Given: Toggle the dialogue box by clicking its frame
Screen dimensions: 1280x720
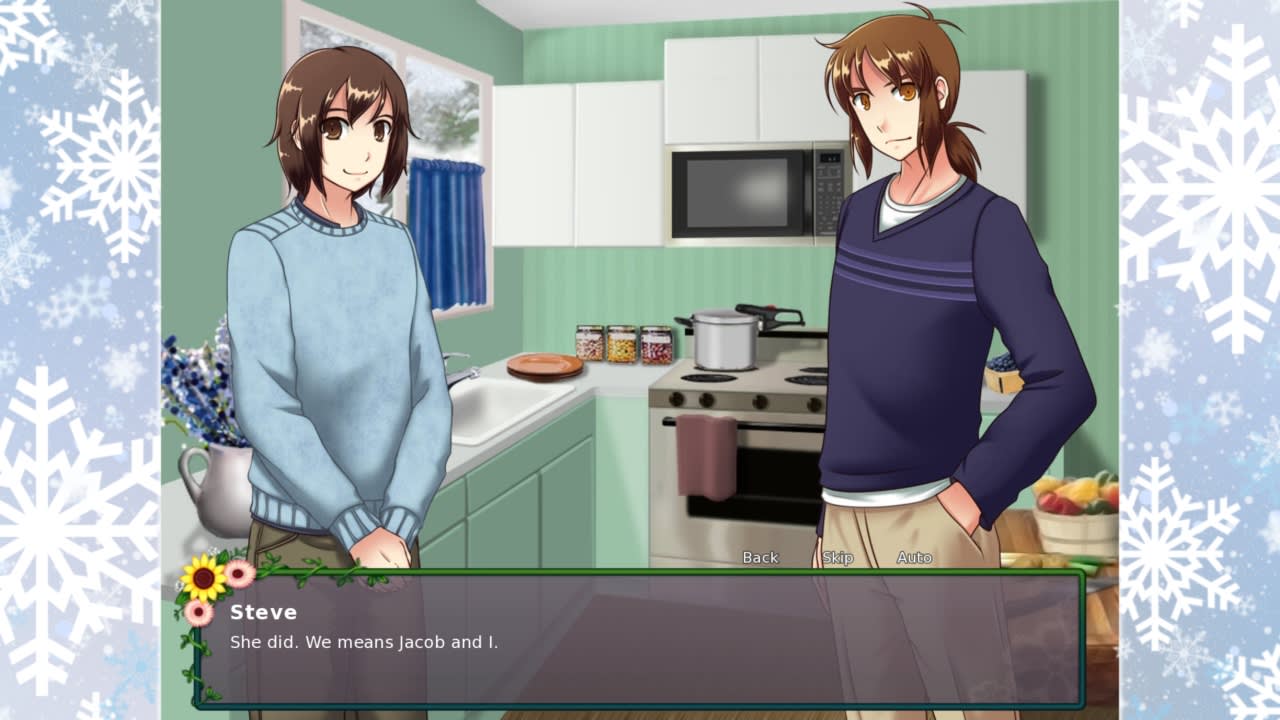Looking at the screenshot, I should click(x=640, y=702).
